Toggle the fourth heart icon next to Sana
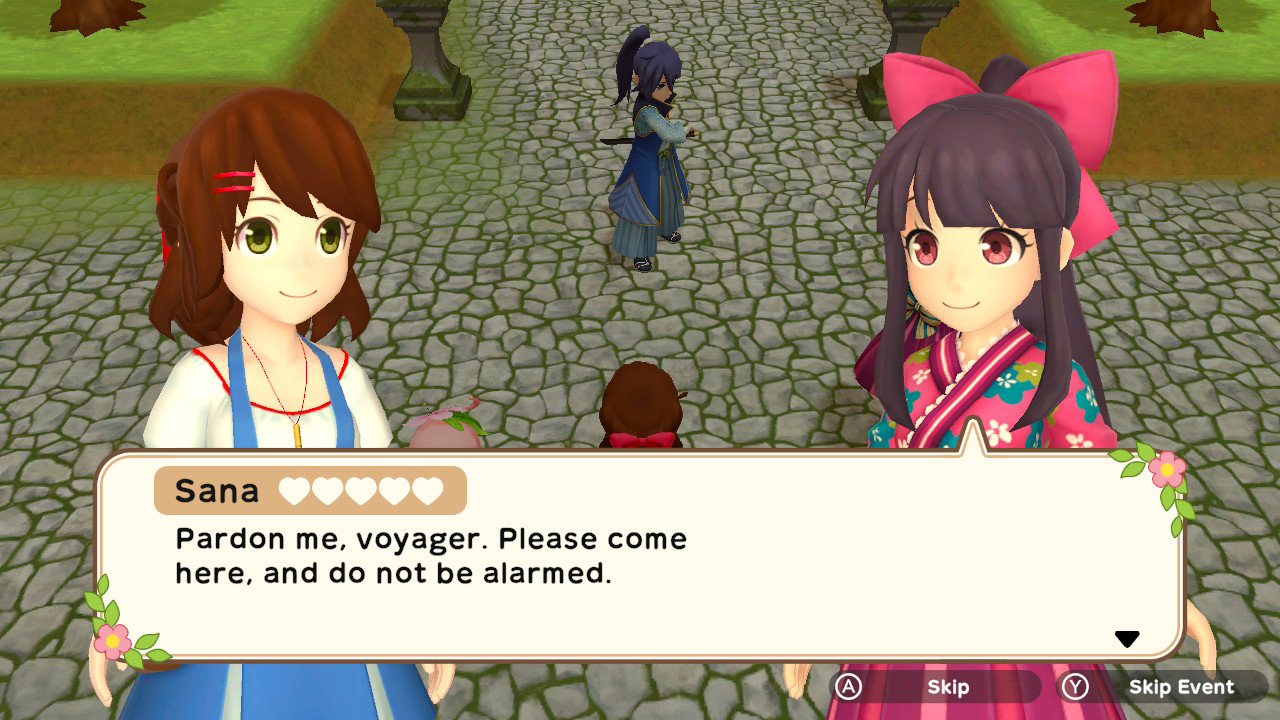Viewport: 1280px width, 720px height. coord(392,491)
